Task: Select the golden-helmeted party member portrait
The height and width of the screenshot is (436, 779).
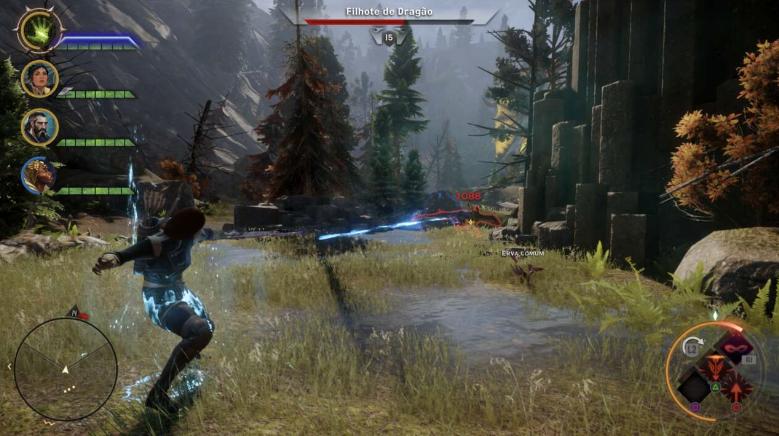Action: pyautogui.click(x=40, y=175)
